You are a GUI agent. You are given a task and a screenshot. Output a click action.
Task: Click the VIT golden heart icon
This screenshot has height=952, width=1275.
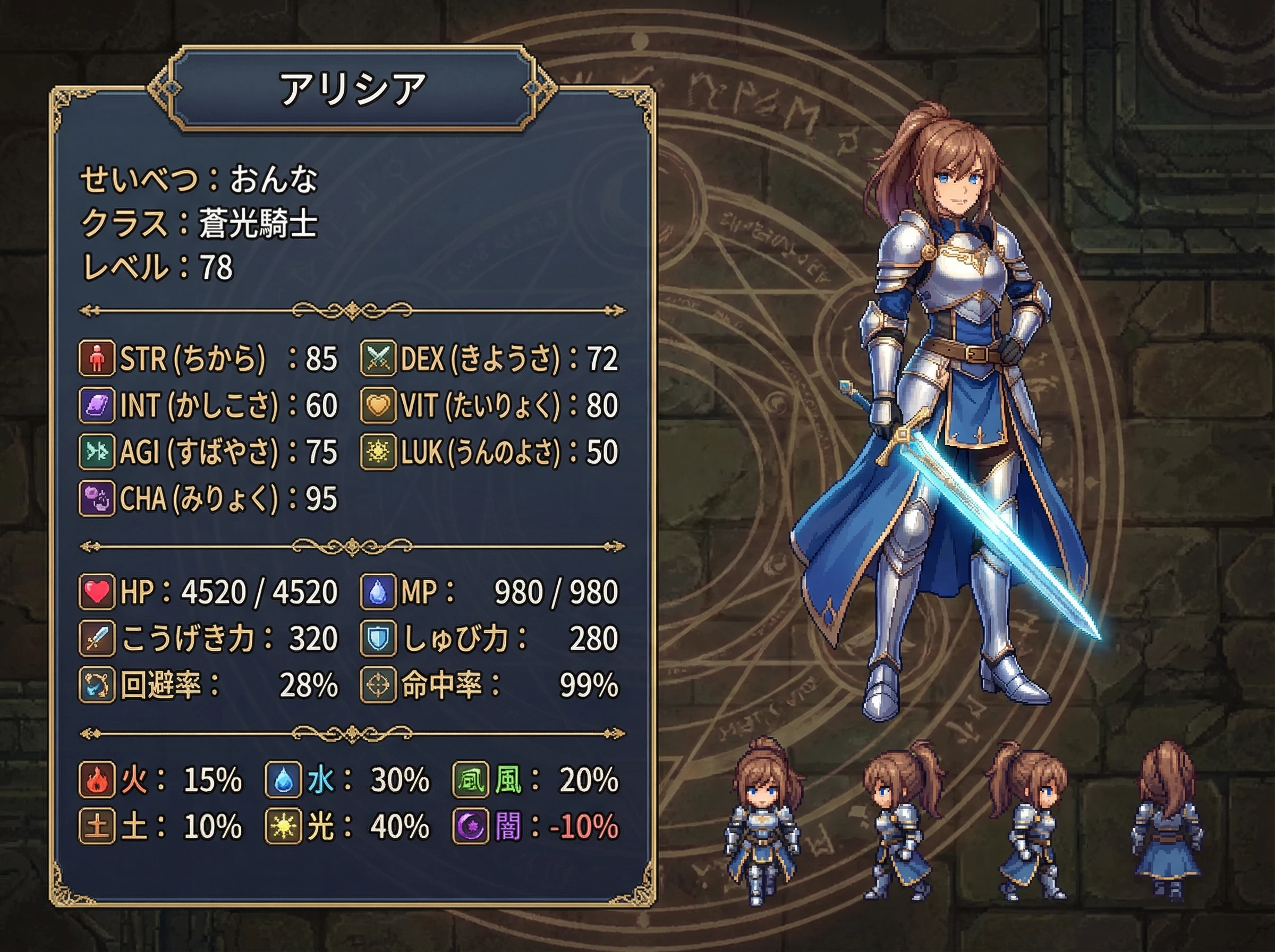378,405
